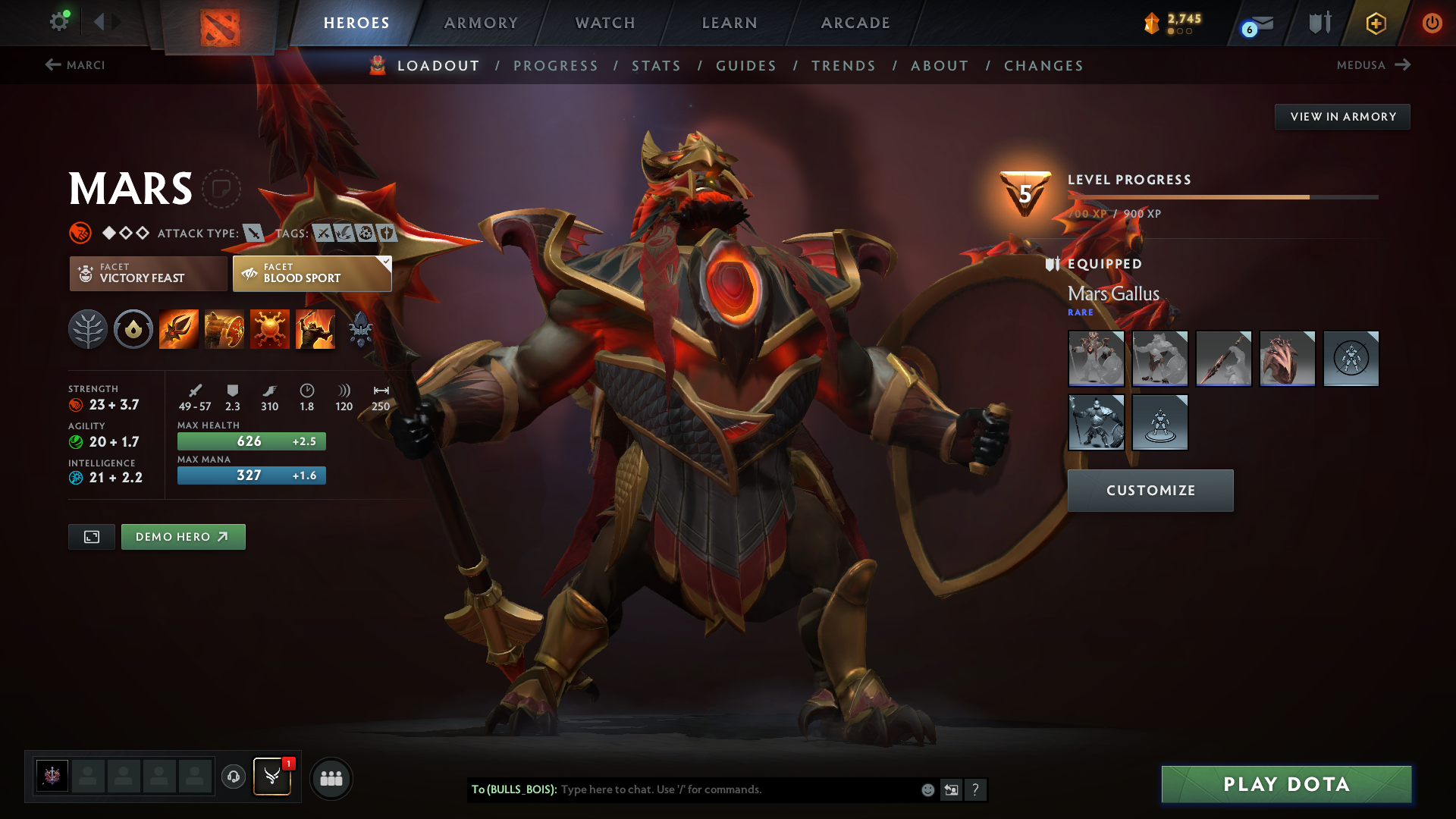
Task: Switch to the Watch tab
Action: pyautogui.click(x=605, y=23)
